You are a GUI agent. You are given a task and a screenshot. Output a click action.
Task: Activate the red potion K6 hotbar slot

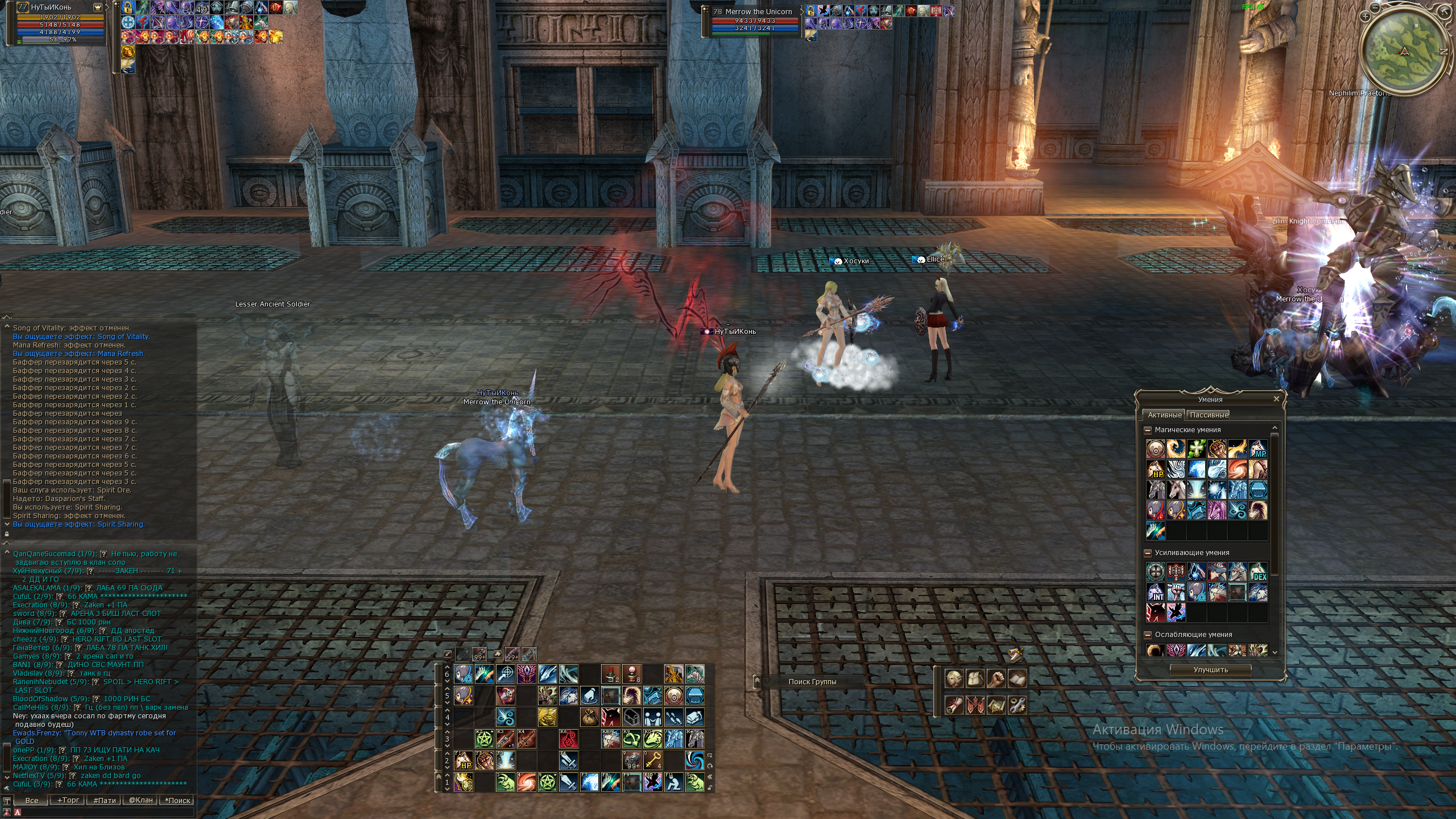point(568,738)
